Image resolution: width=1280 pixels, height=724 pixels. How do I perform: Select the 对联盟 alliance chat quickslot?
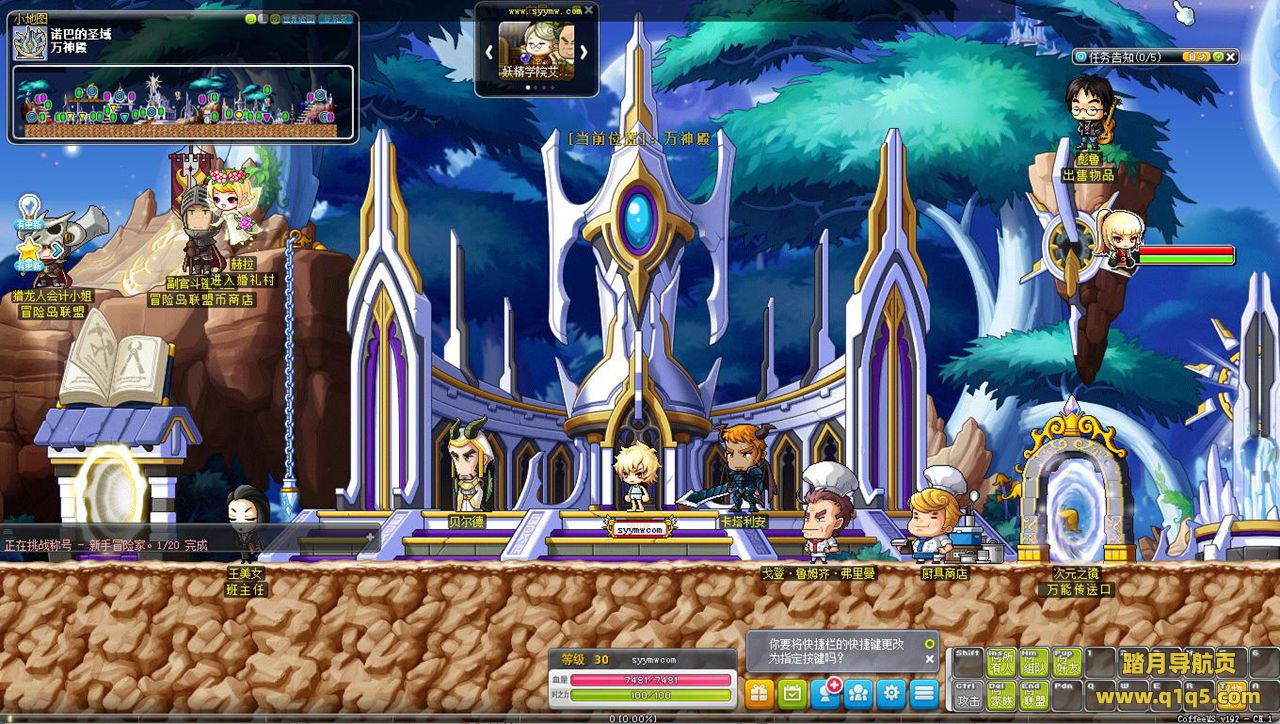[x=1034, y=694]
